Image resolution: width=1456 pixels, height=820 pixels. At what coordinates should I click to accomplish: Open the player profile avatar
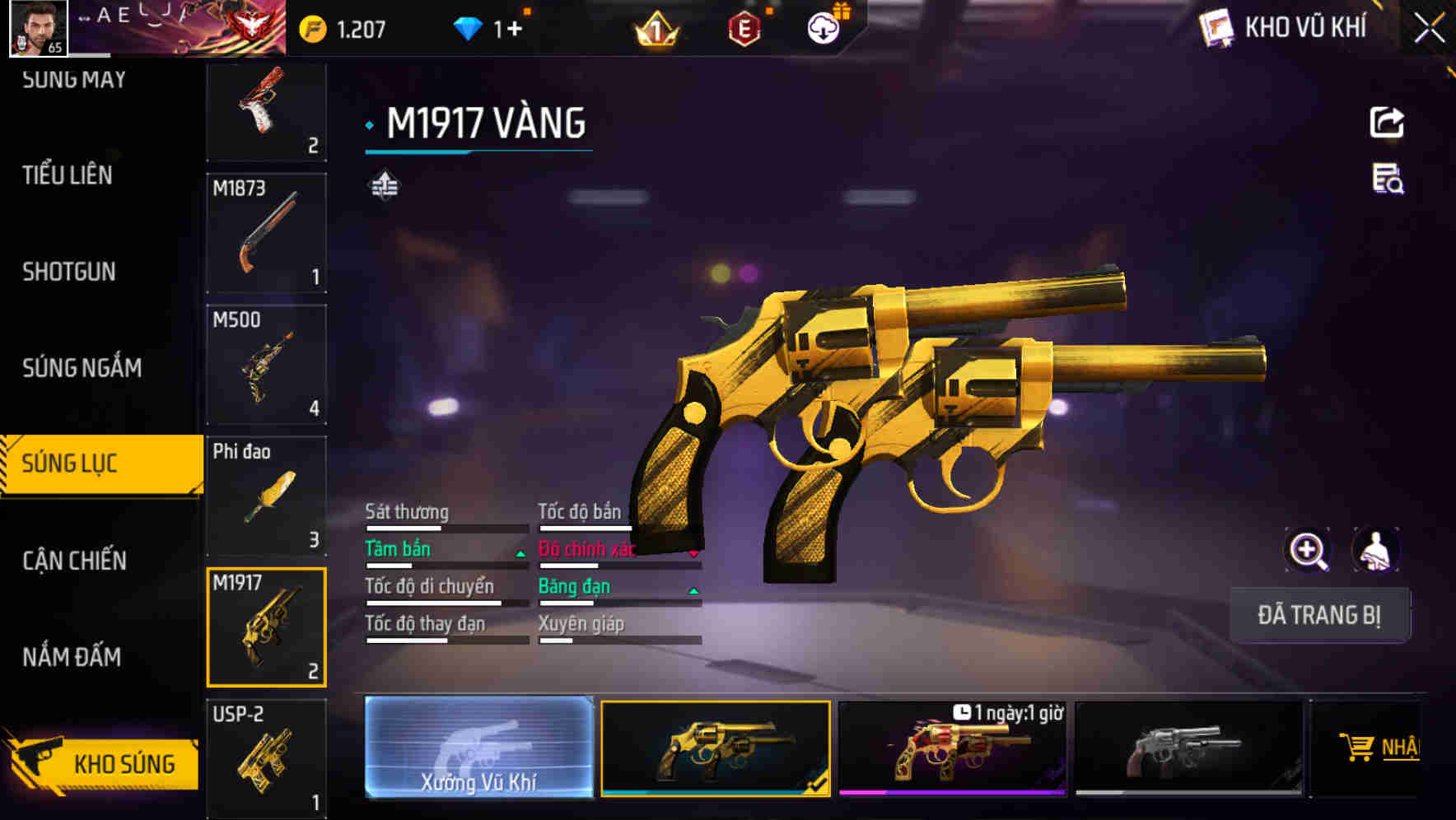(38, 28)
